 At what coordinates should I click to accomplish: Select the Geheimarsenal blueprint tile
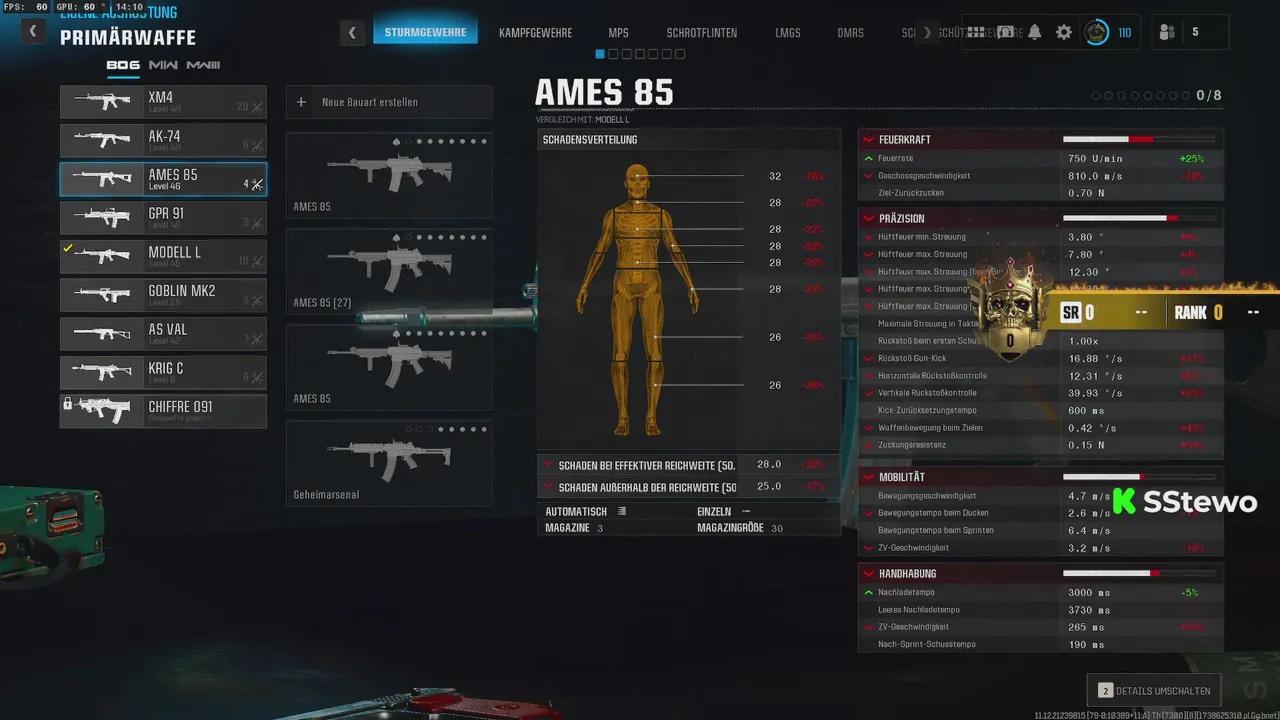tap(388, 463)
